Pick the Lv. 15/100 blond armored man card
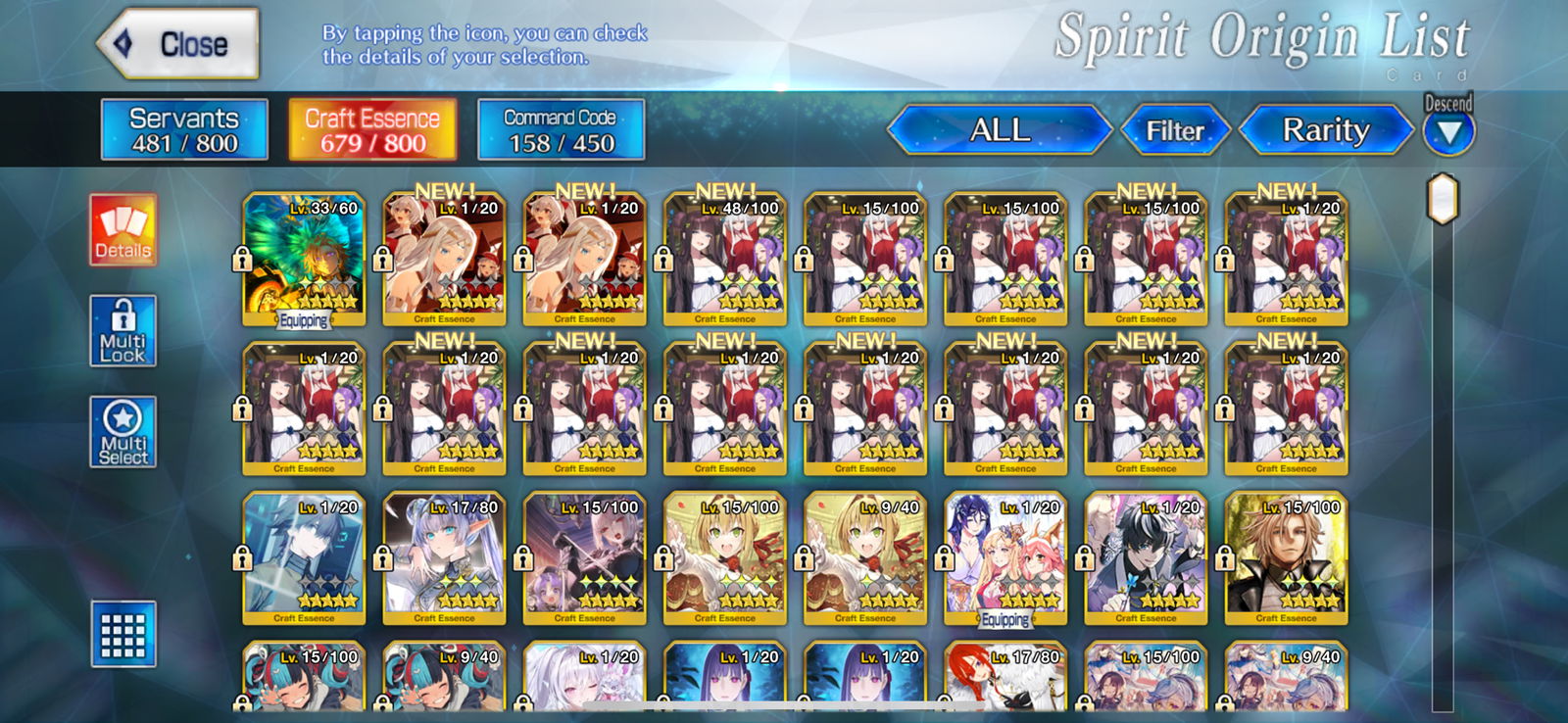1568x723 pixels. point(1287,557)
